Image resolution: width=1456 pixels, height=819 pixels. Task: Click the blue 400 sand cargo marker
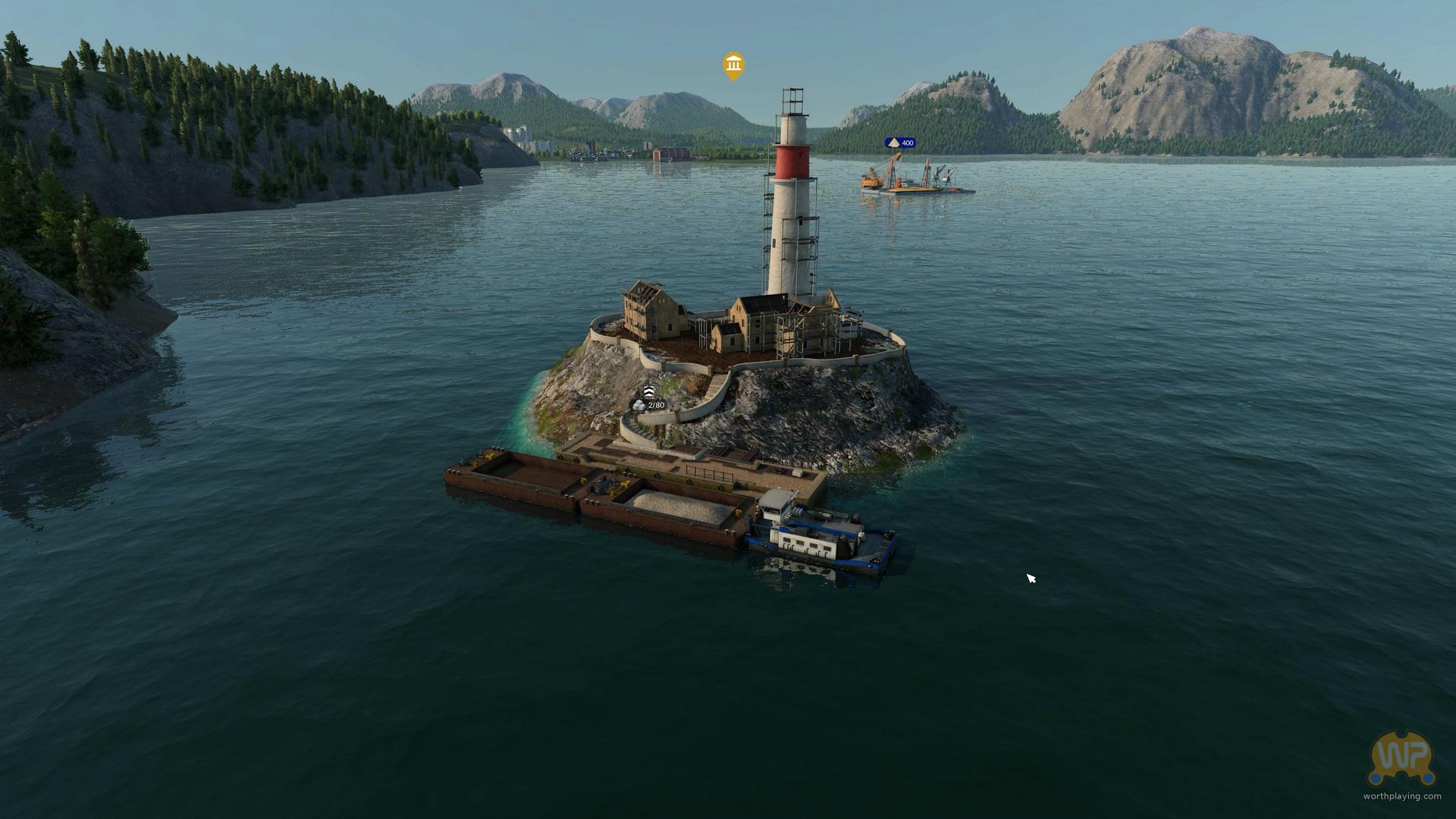click(x=900, y=143)
